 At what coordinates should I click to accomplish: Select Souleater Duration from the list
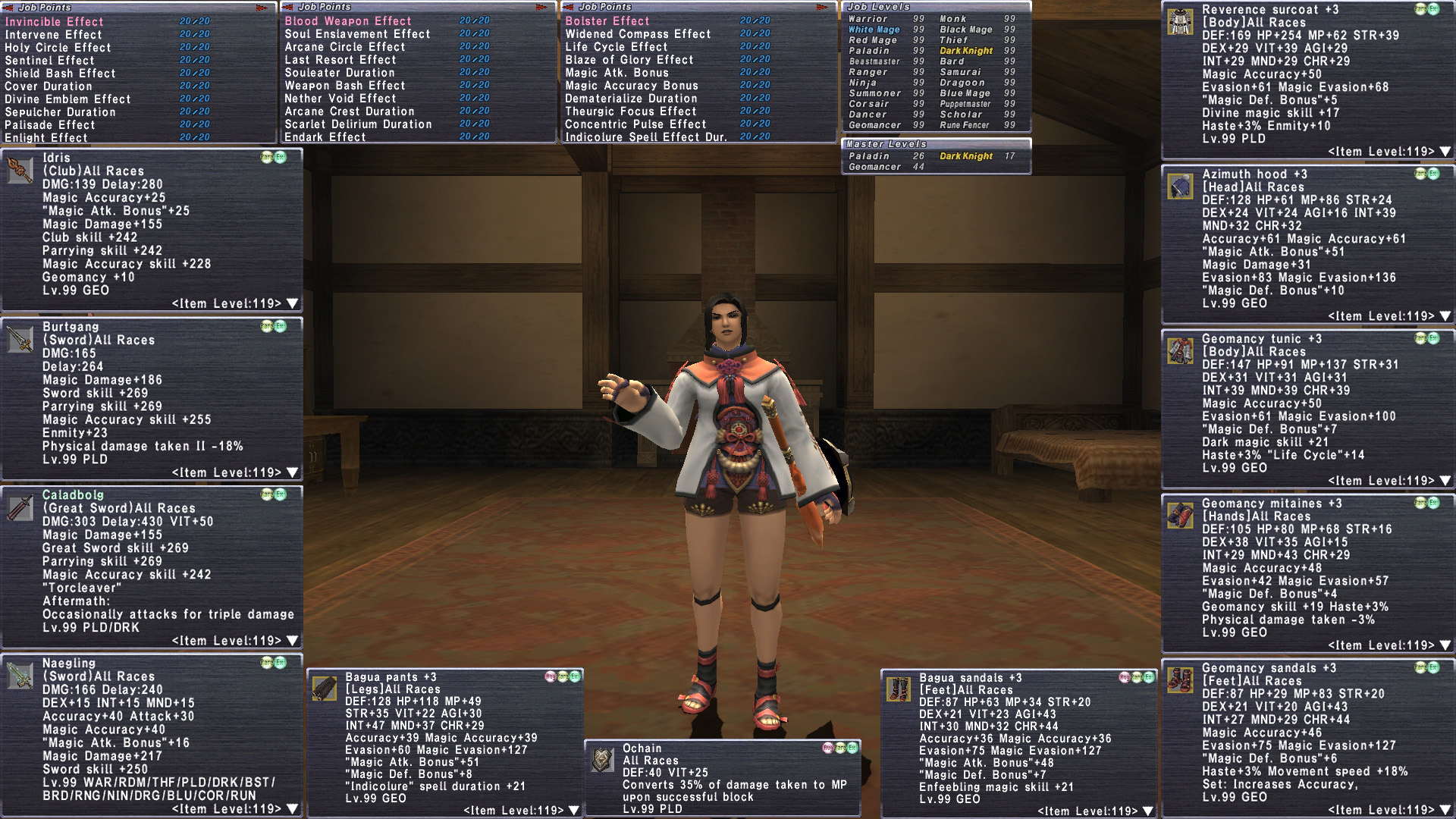[339, 73]
